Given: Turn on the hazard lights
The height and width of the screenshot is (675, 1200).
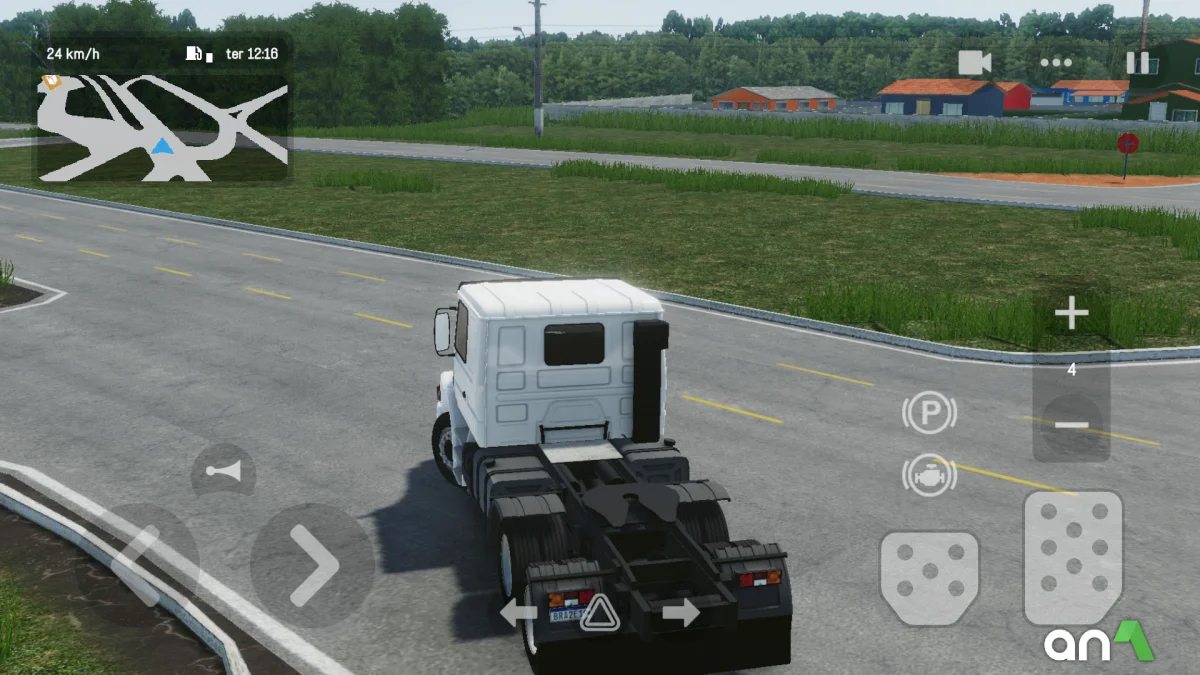Looking at the screenshot, I should tap(599, 612).
